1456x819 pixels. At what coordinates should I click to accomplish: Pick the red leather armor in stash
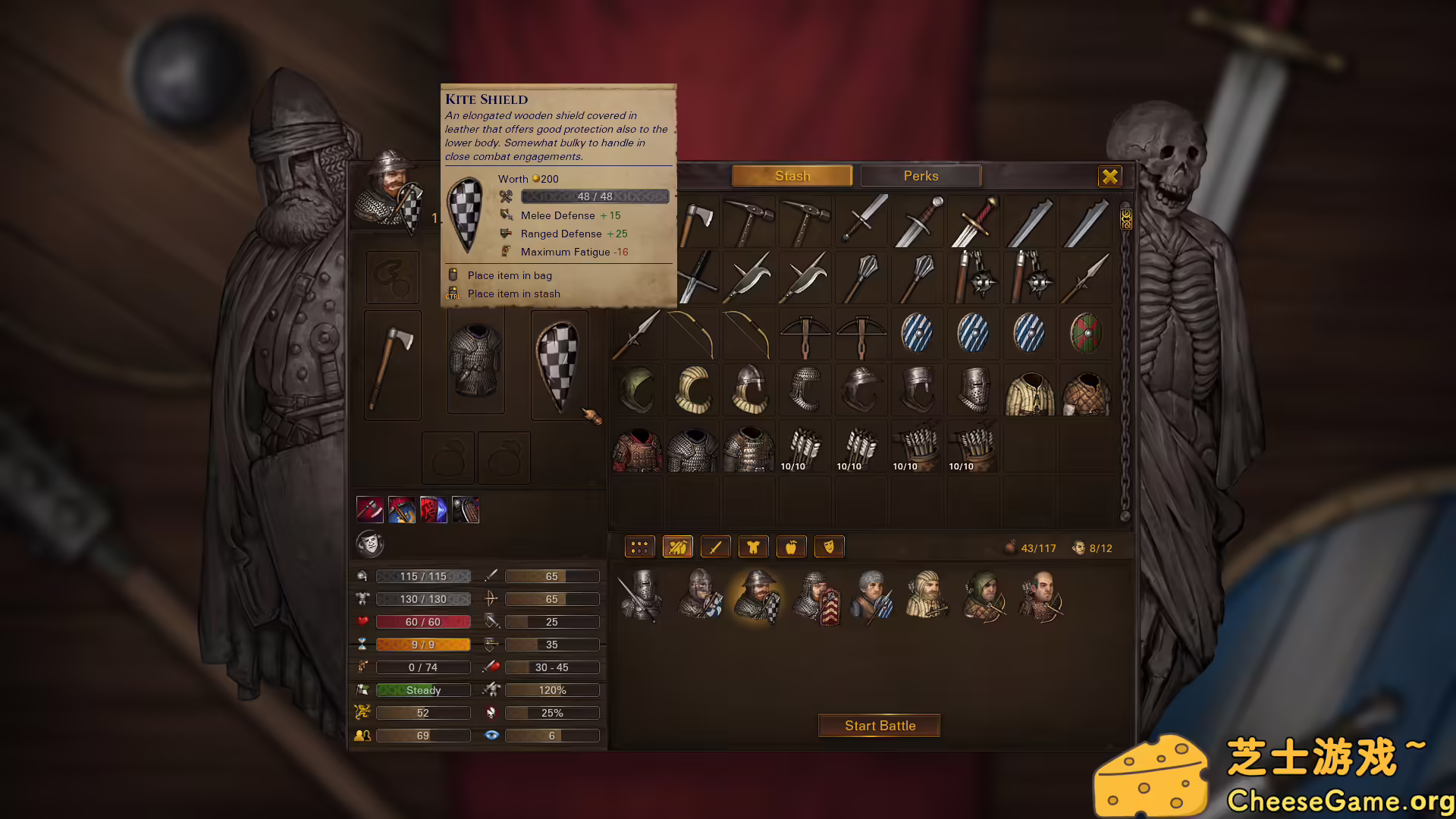pos(637,447)
